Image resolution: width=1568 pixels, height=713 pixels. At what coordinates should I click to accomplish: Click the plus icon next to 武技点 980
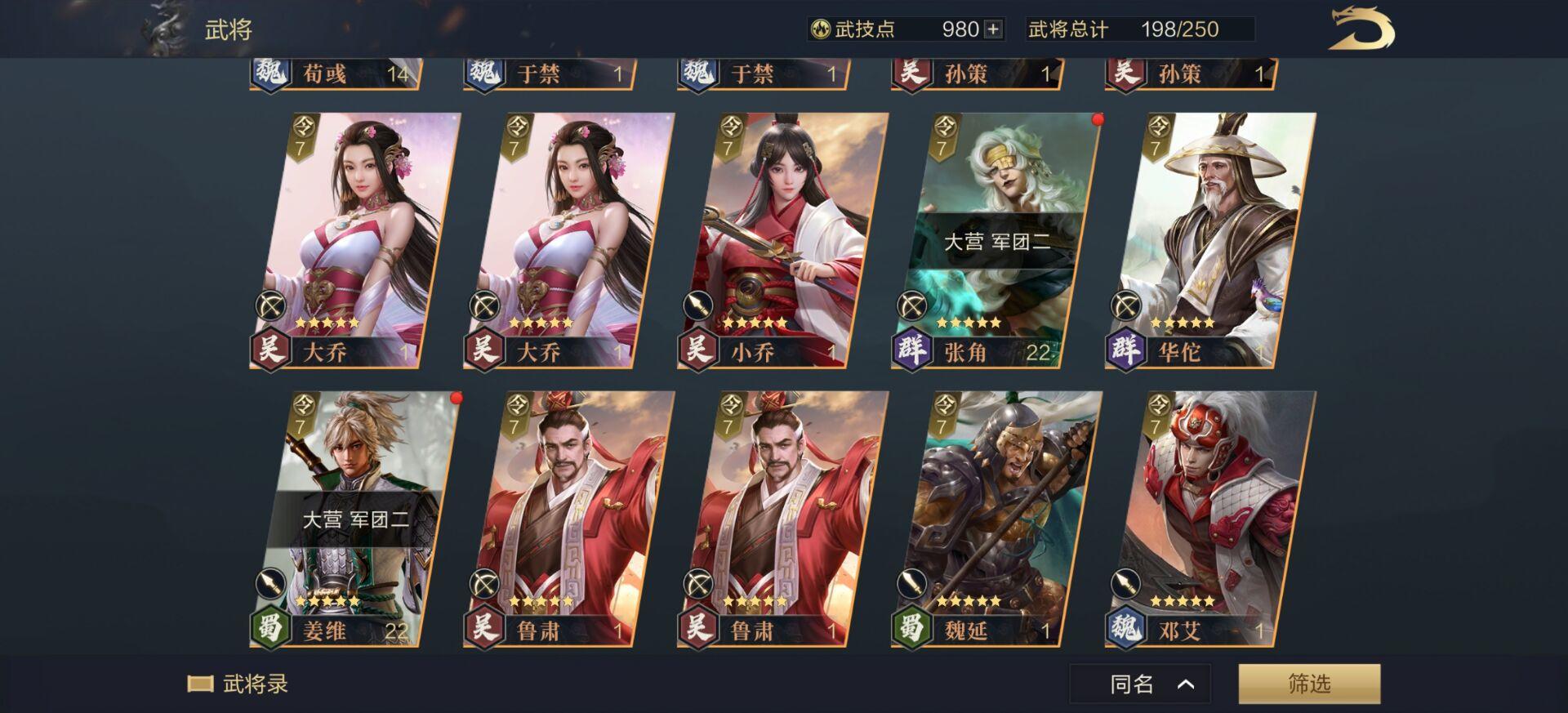click(991, 29)
